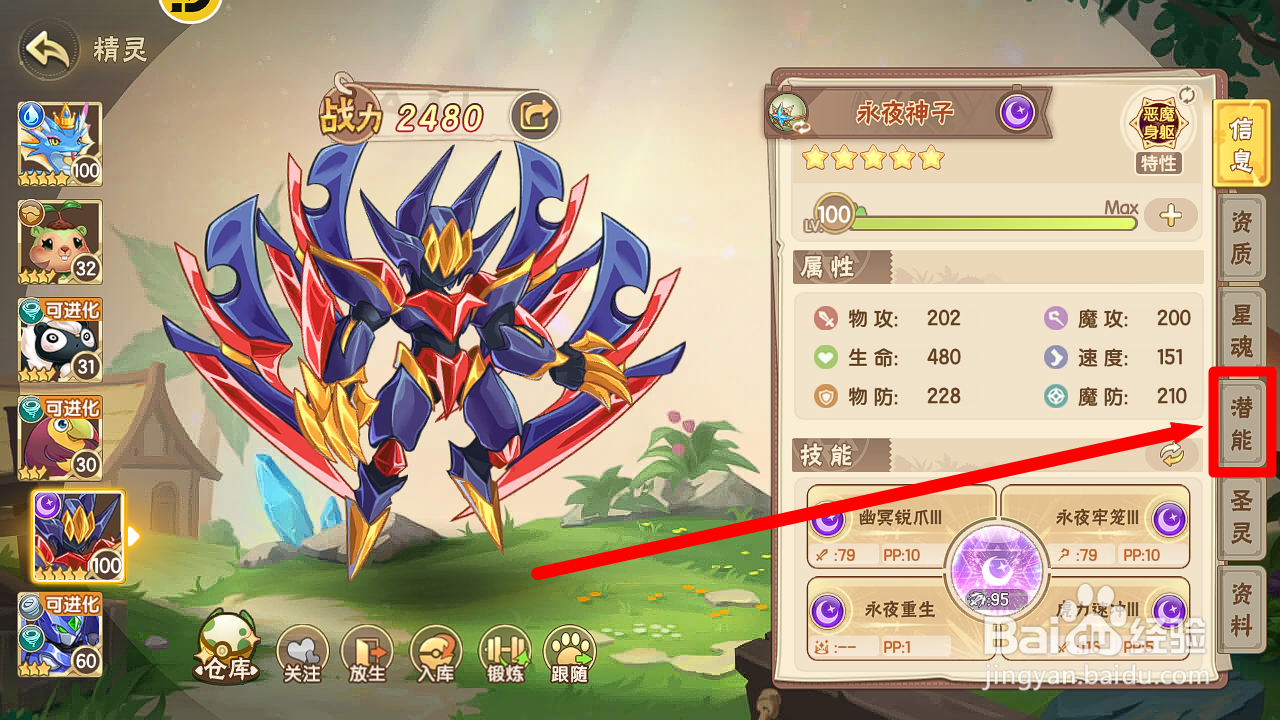1280x720 pixels.
Task: Click the 入库 pokeball storage icon
Action: pos(436,652)
